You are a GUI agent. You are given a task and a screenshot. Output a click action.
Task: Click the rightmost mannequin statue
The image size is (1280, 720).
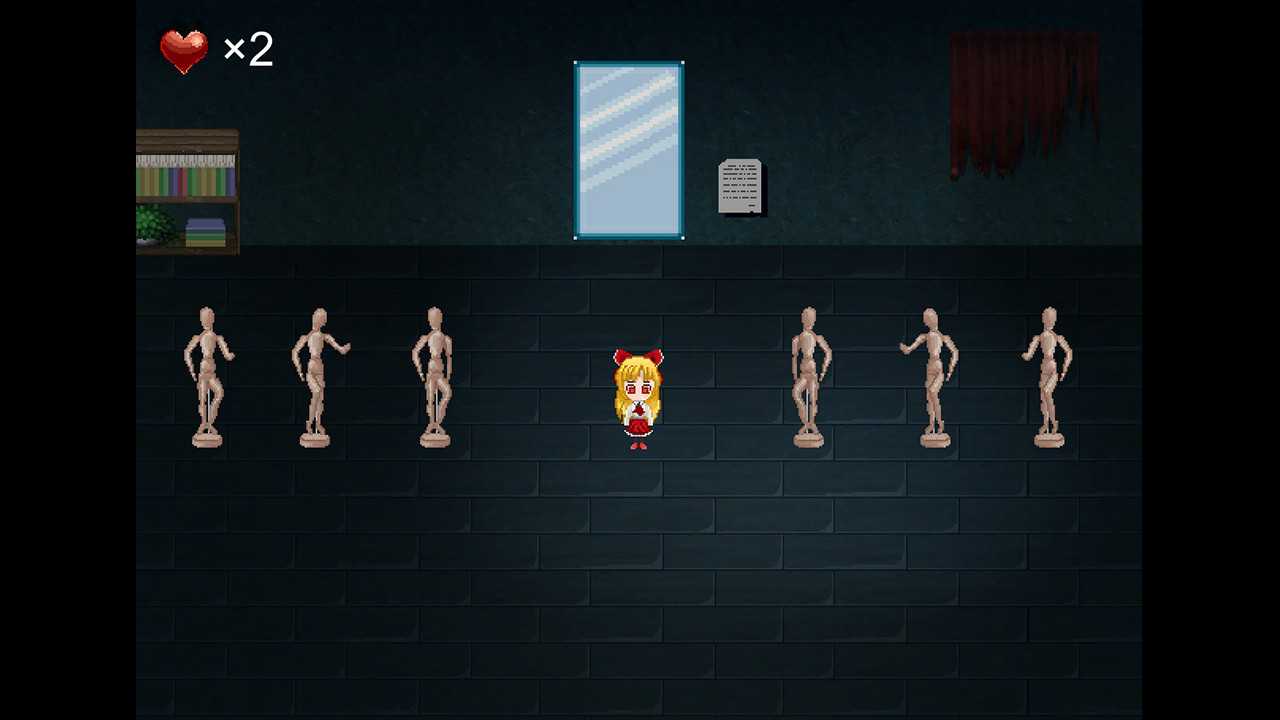pos(1048,375)
